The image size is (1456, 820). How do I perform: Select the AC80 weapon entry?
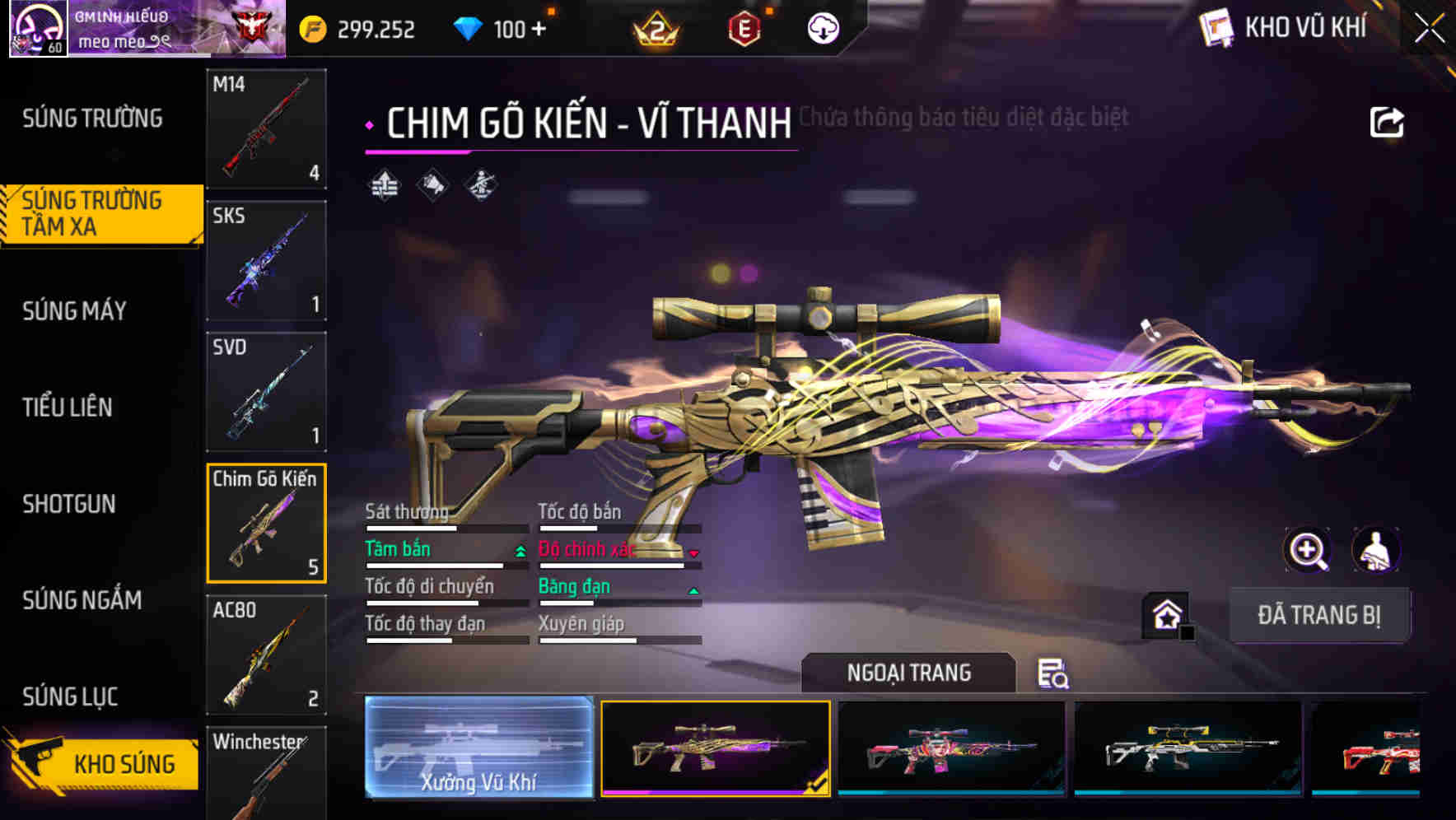[265, 655]
